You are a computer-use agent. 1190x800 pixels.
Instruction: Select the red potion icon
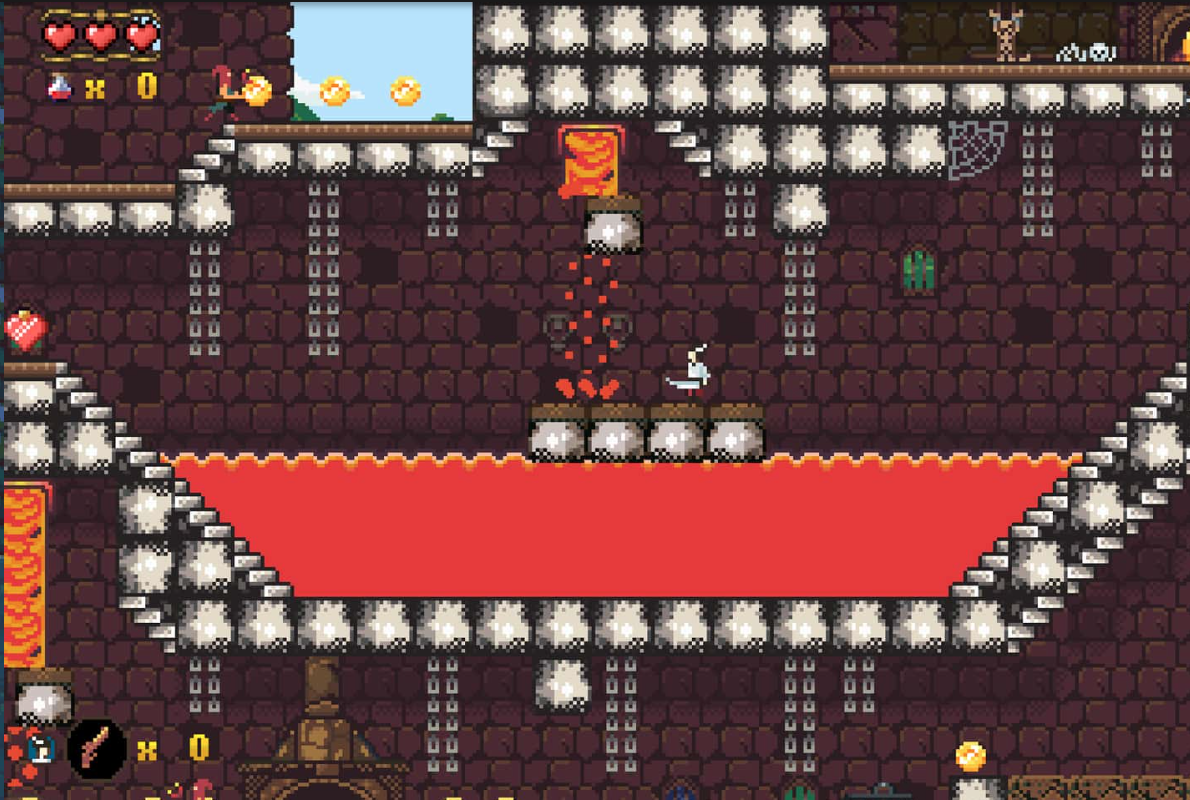[x=60, y=88]
